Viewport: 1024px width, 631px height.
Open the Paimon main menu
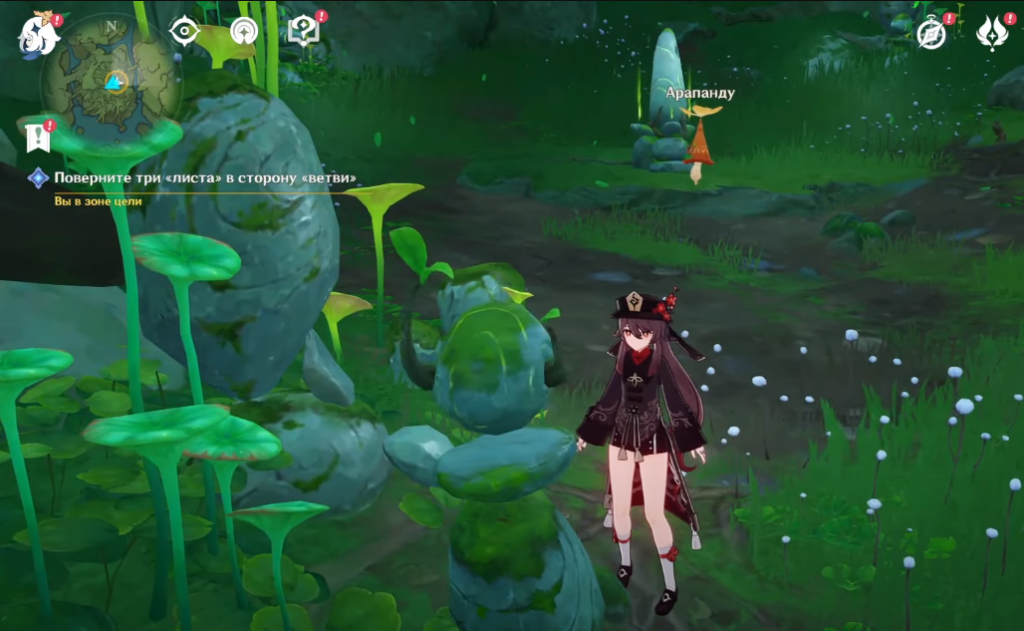39,36
